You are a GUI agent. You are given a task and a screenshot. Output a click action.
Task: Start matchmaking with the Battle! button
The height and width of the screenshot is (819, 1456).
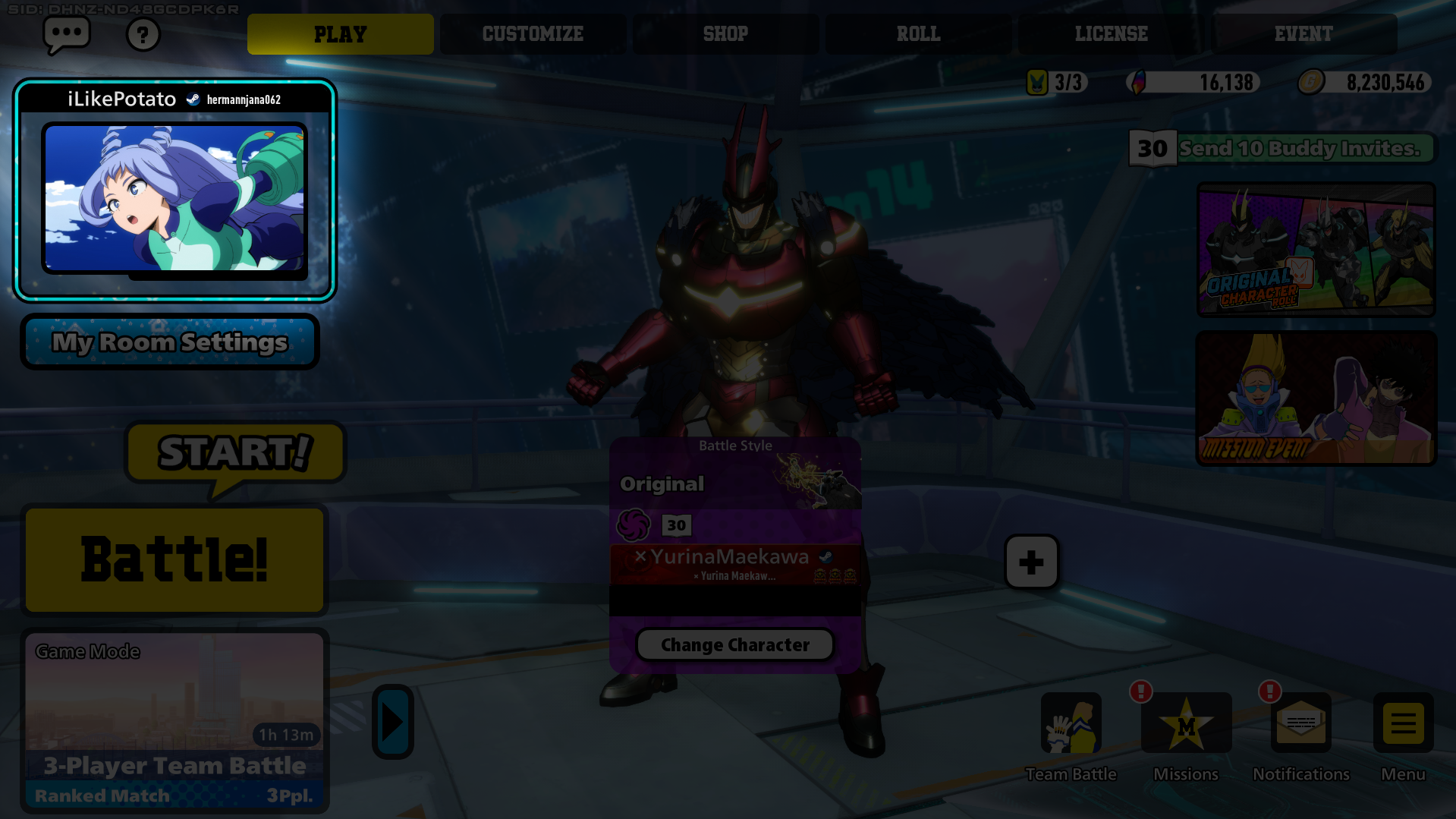175,559
